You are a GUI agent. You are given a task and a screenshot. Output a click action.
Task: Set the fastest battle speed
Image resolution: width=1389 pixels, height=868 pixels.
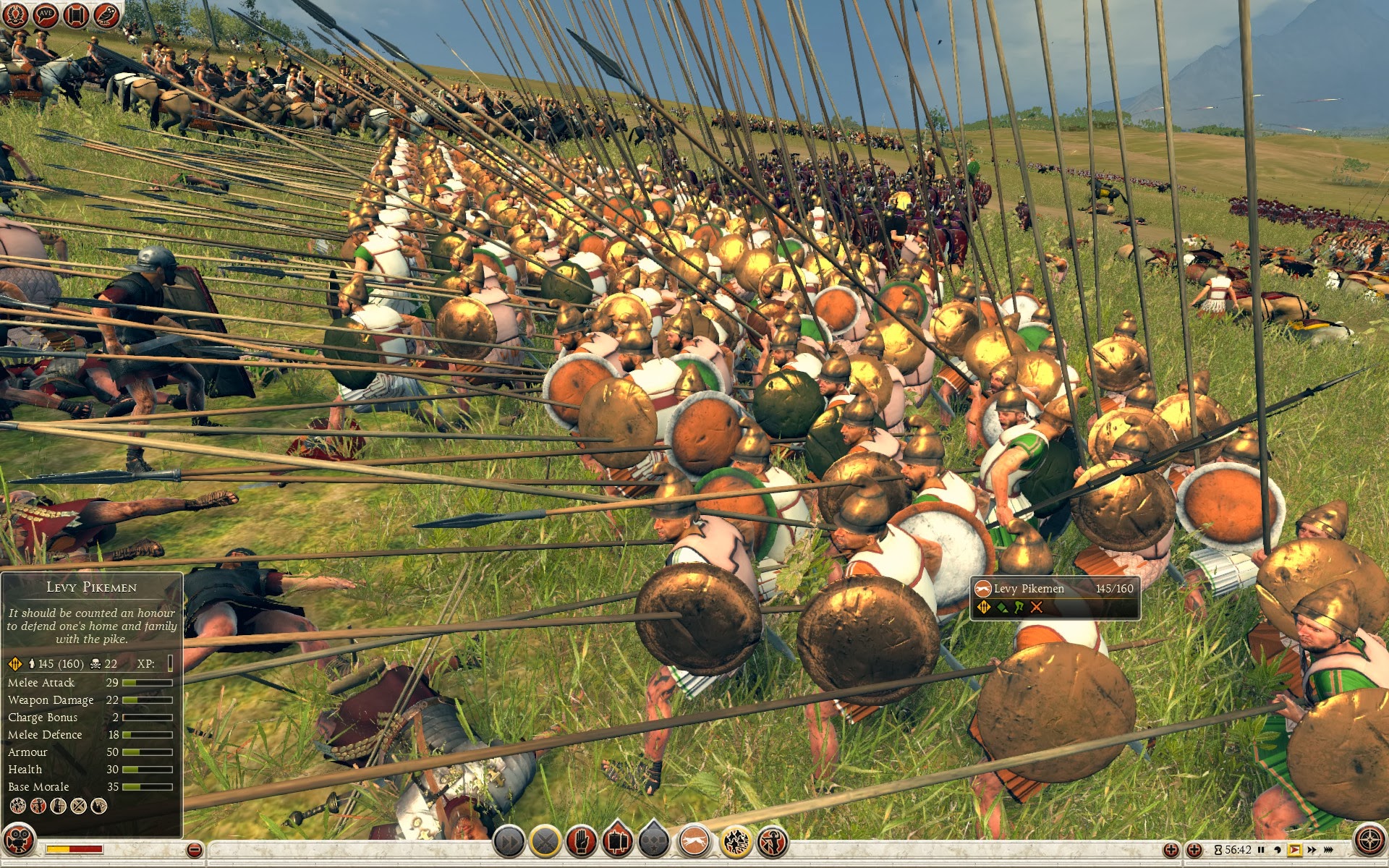(1329, 850)
